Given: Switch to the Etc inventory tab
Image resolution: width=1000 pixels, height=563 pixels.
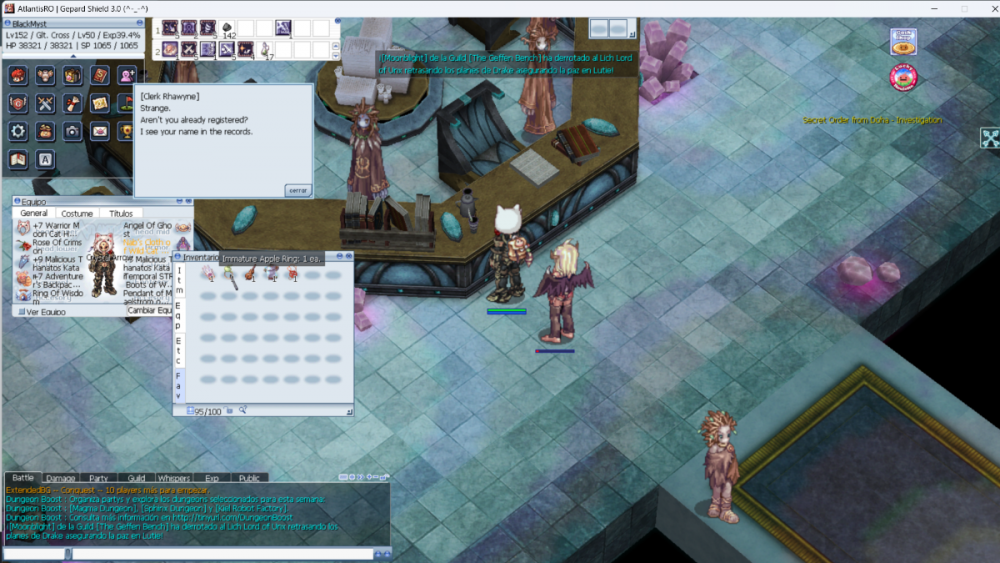Looking at the screenshot, I should [x=179, y=352].
